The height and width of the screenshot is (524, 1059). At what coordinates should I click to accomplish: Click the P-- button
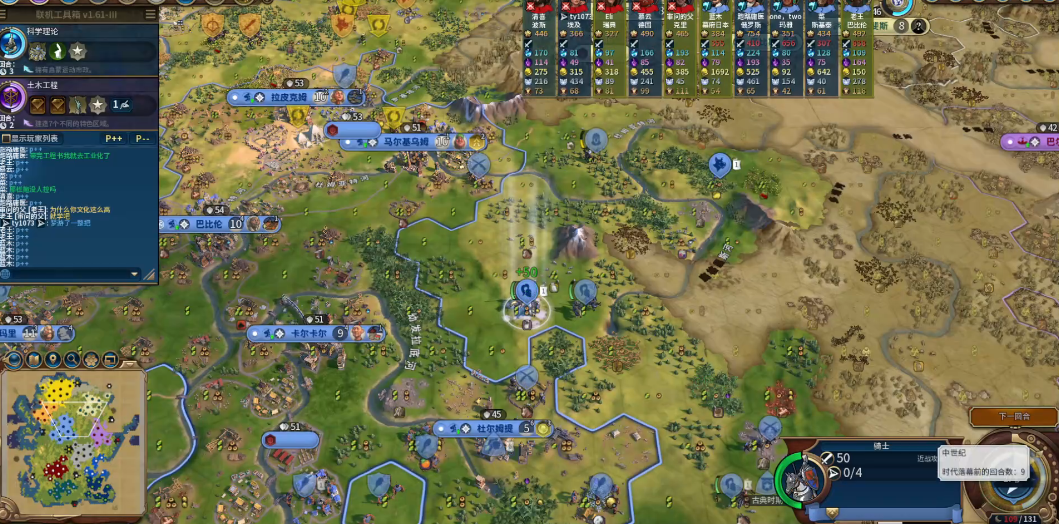(143, 138)
